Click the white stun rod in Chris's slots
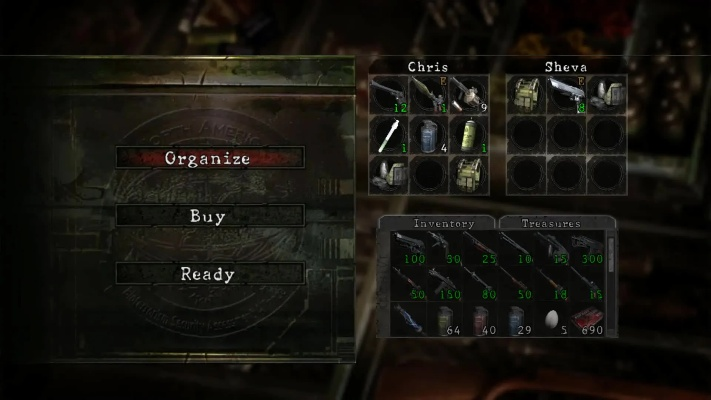711x400 pixels. 388,134
